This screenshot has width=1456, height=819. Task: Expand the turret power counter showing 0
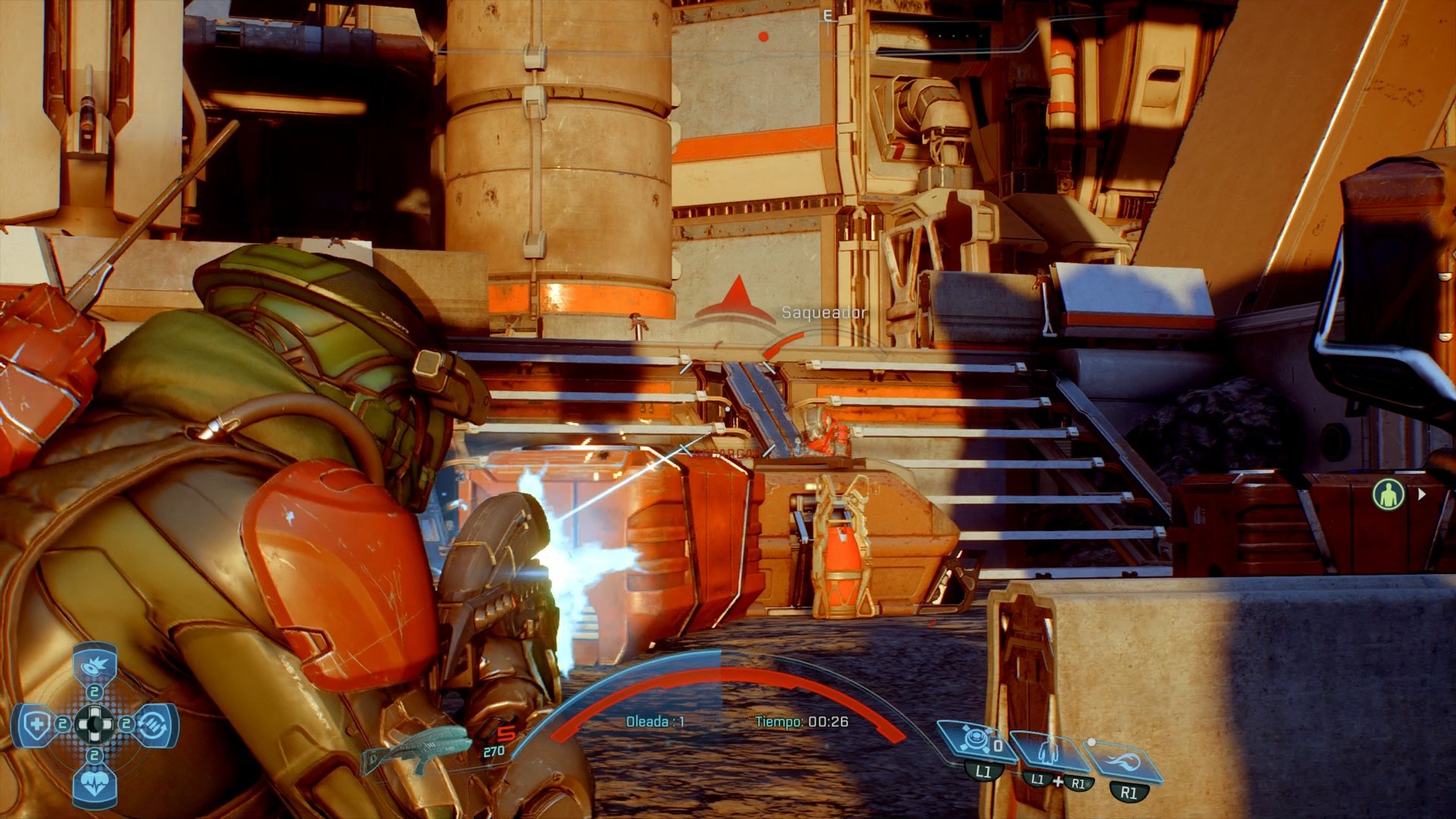click(999, 745)
